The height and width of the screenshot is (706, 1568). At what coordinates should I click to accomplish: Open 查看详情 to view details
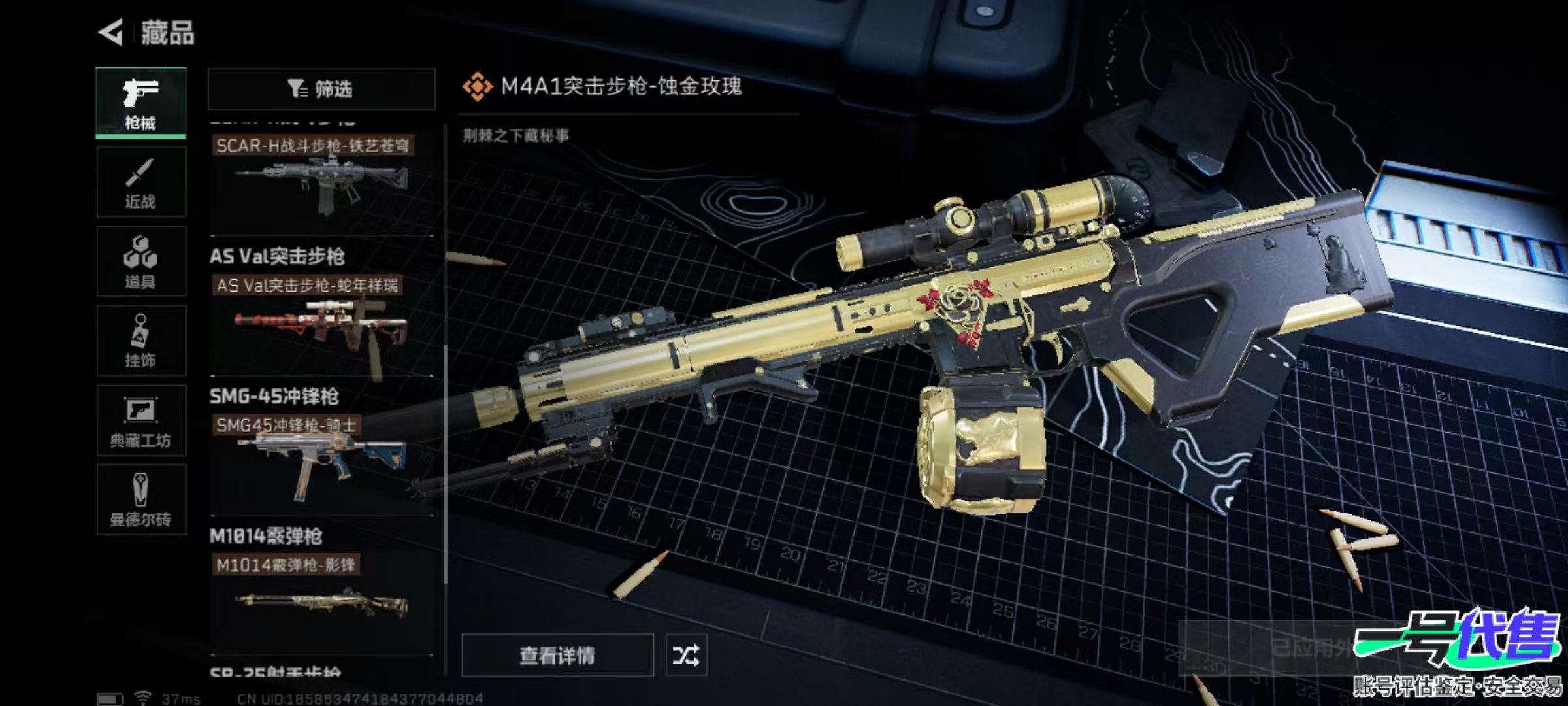tap(557, 655)
